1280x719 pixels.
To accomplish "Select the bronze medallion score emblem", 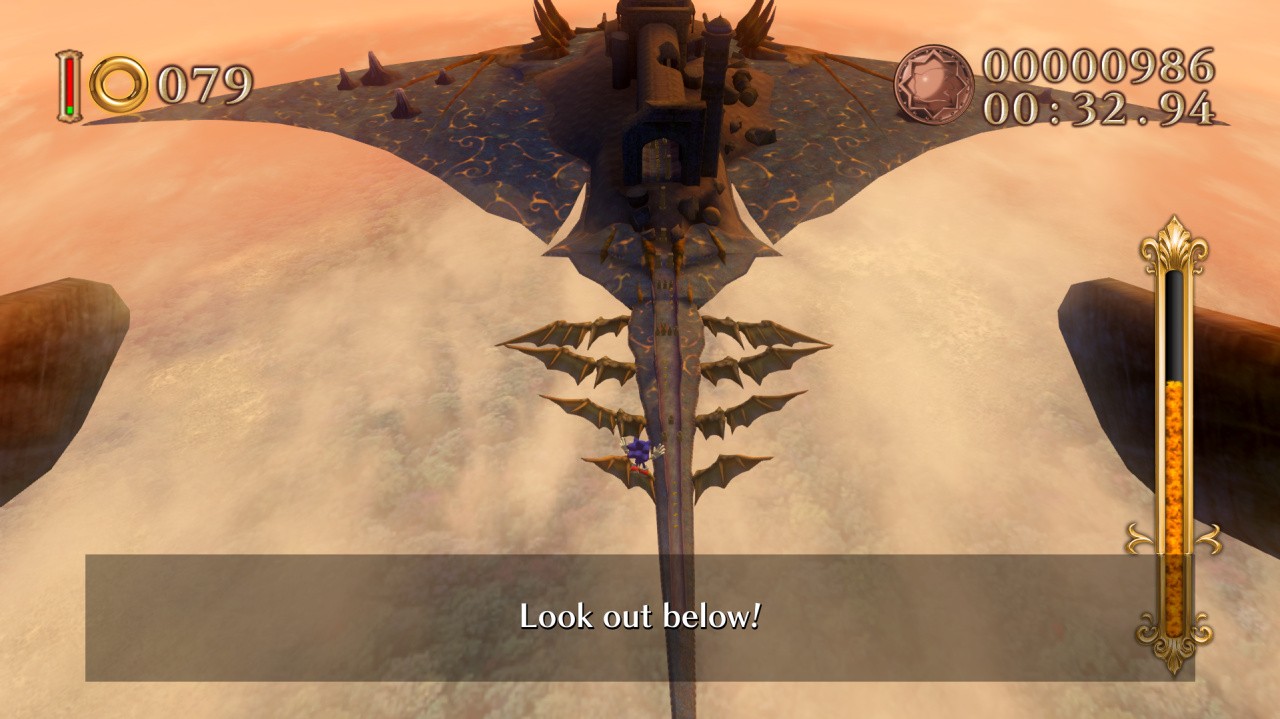I will point(933,84).
